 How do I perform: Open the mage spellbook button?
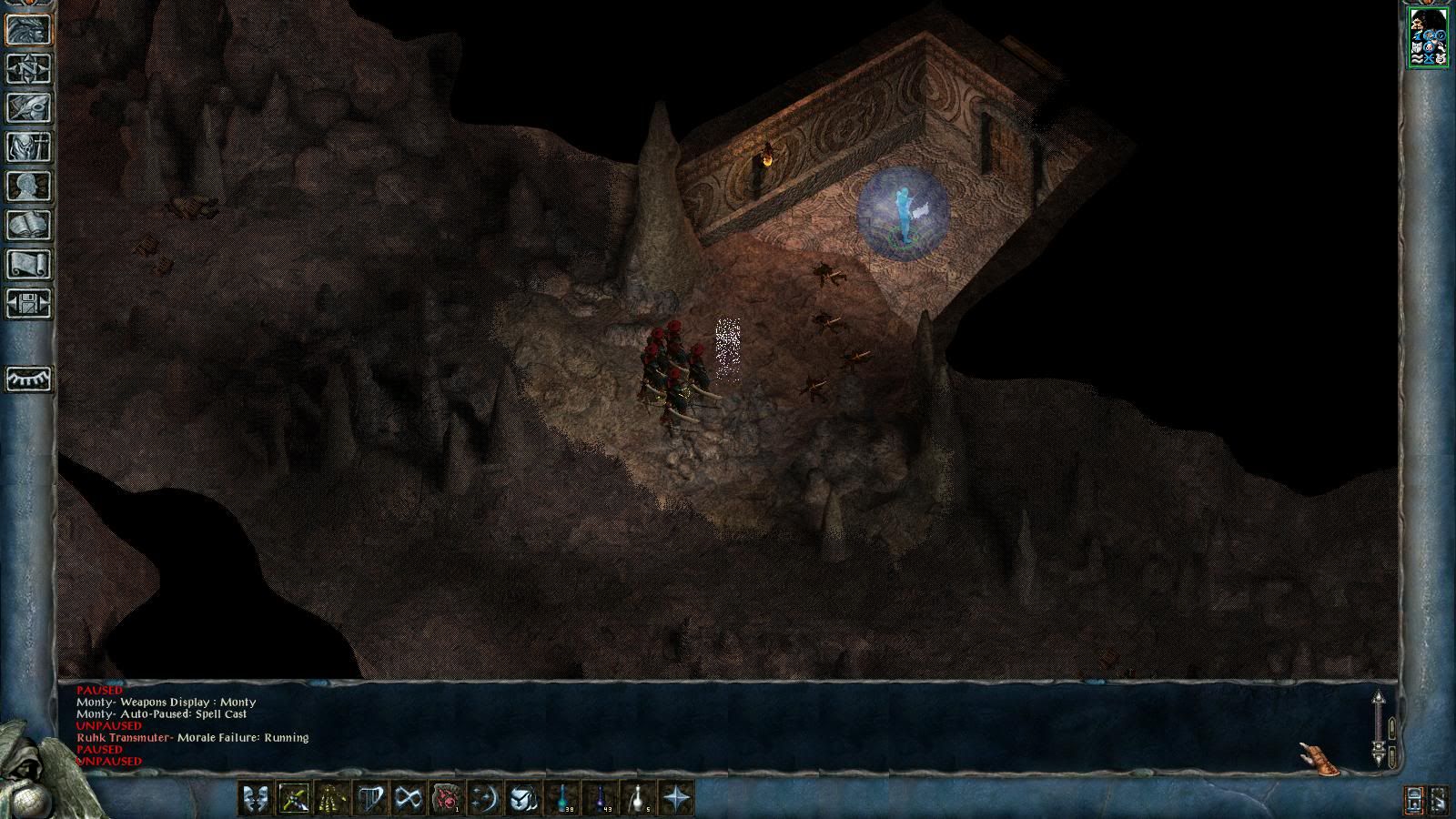click(28, 226)
